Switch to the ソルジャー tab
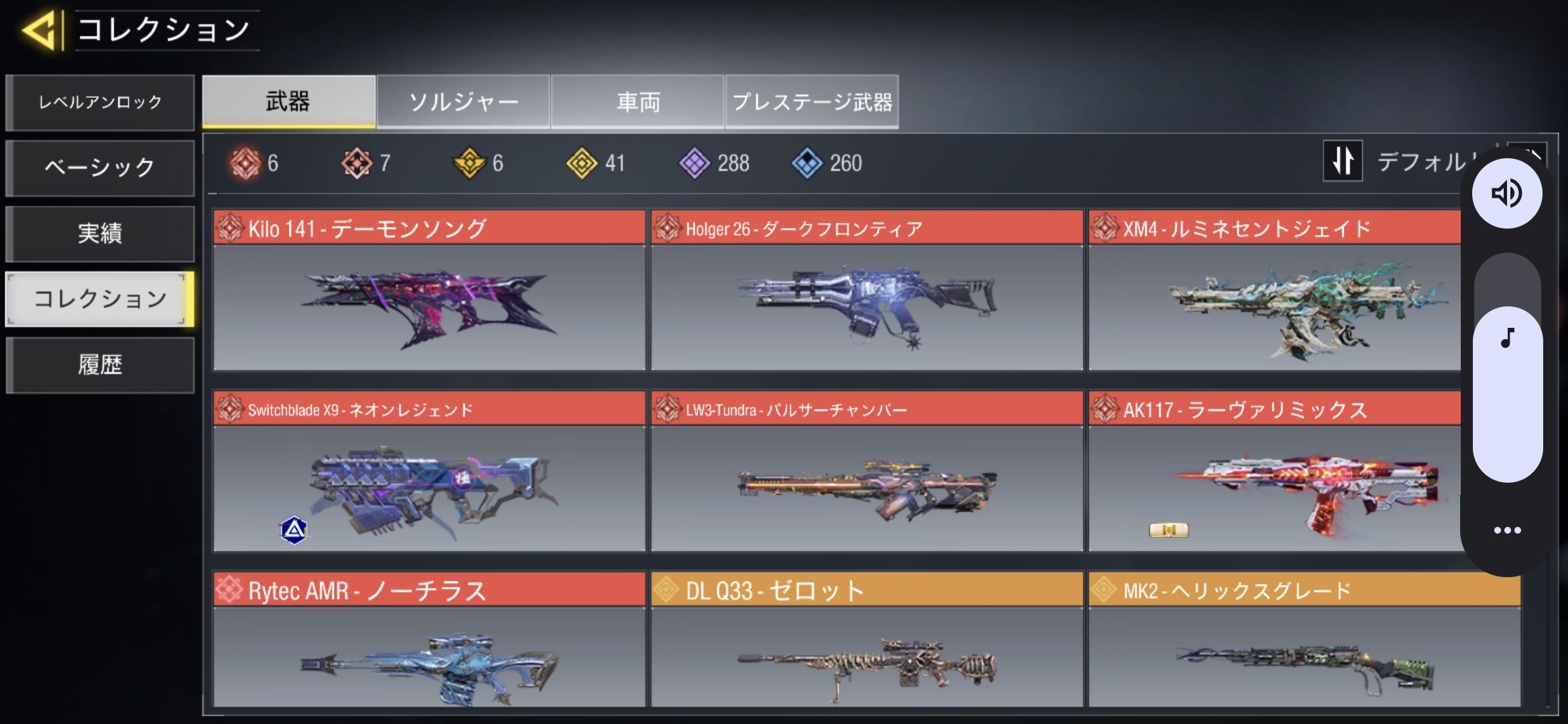The image size is (1568, 724). point(463,102)
